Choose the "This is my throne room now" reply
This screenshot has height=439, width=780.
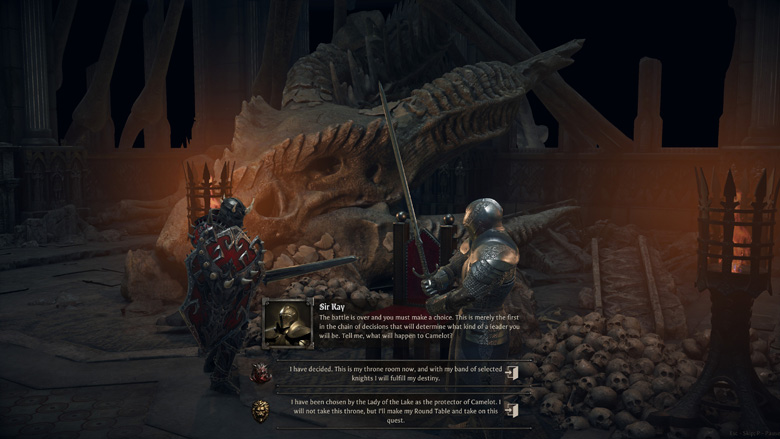(x=395, y=373)
